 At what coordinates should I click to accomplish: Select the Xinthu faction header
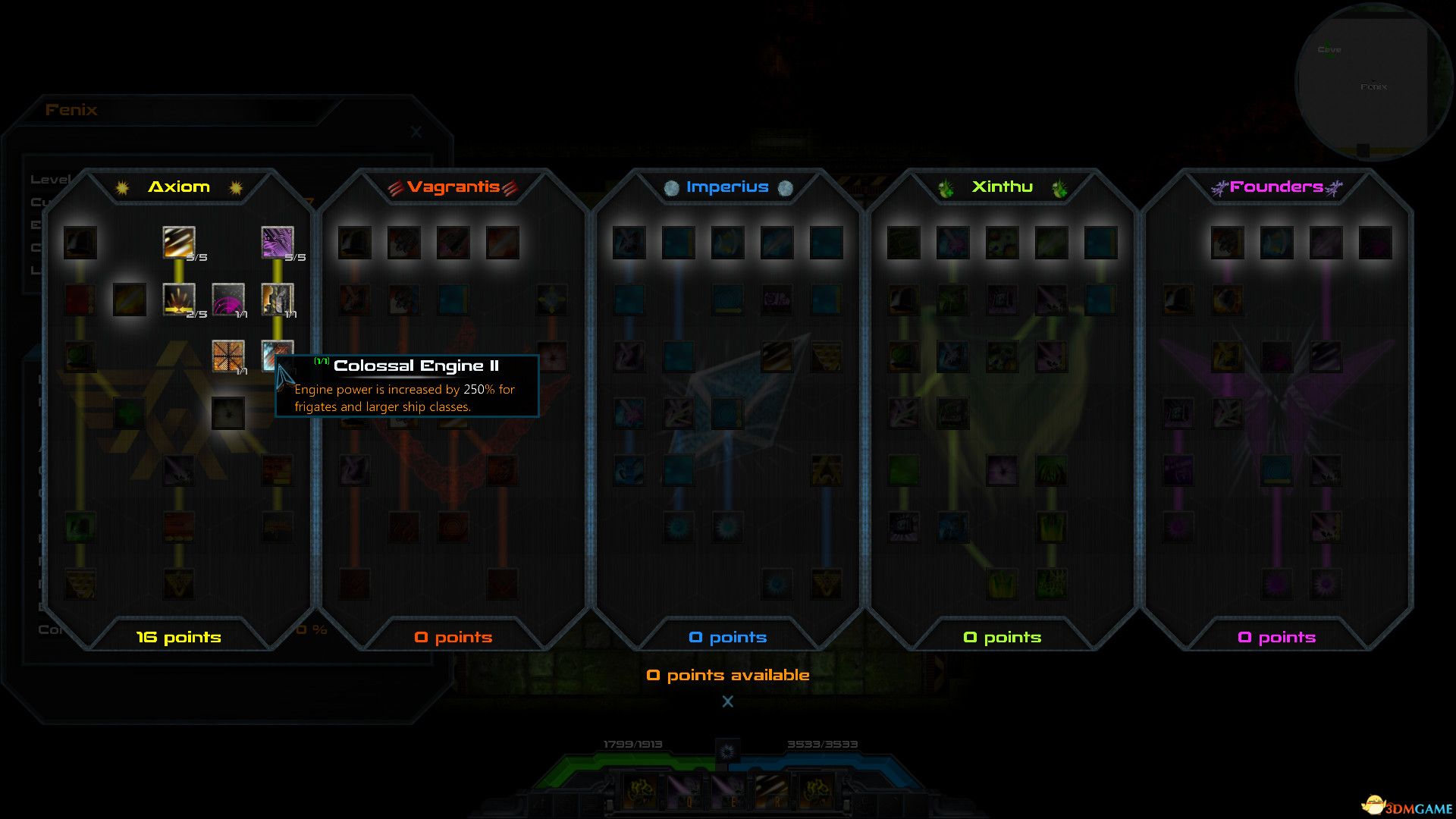click(1001, 187)
